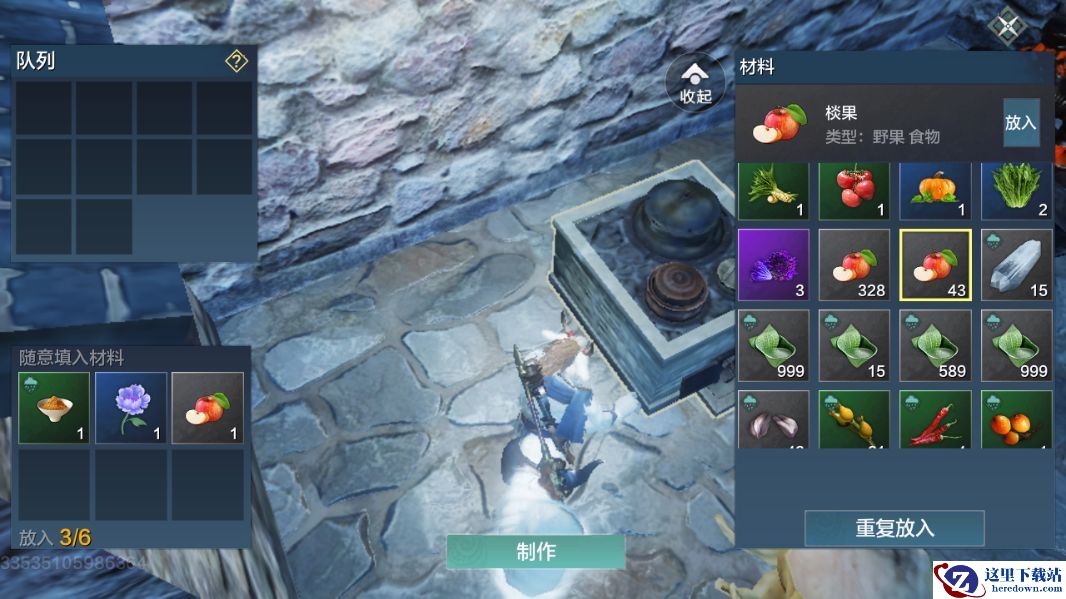This screenshot has width=1066, height=599.
Task: Select the highlighted apple stack of 43
Action: click(935, 265)
